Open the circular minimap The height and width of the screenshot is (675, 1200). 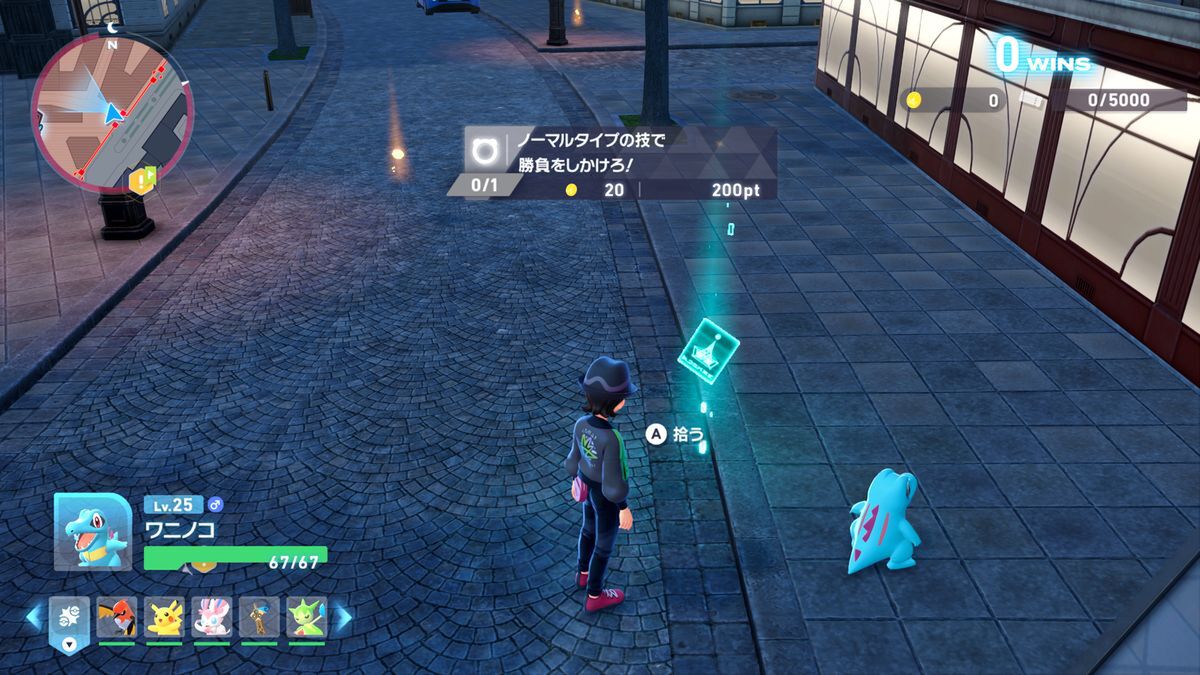point(111,110)
